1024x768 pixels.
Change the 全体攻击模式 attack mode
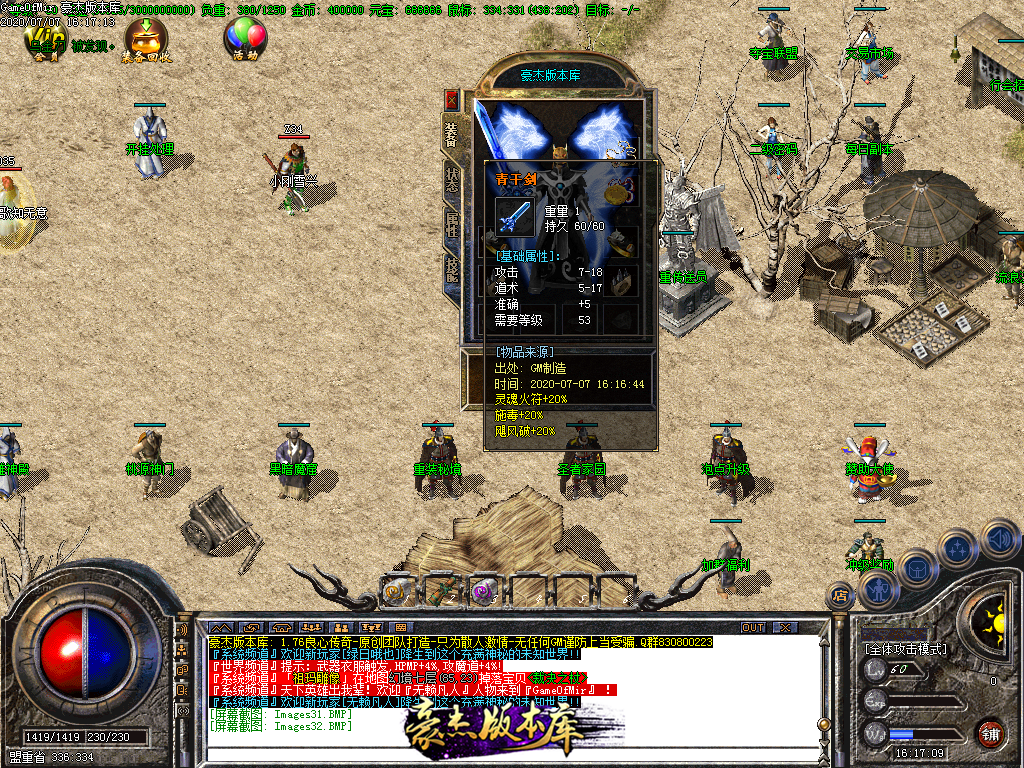[x=905, y=649]
